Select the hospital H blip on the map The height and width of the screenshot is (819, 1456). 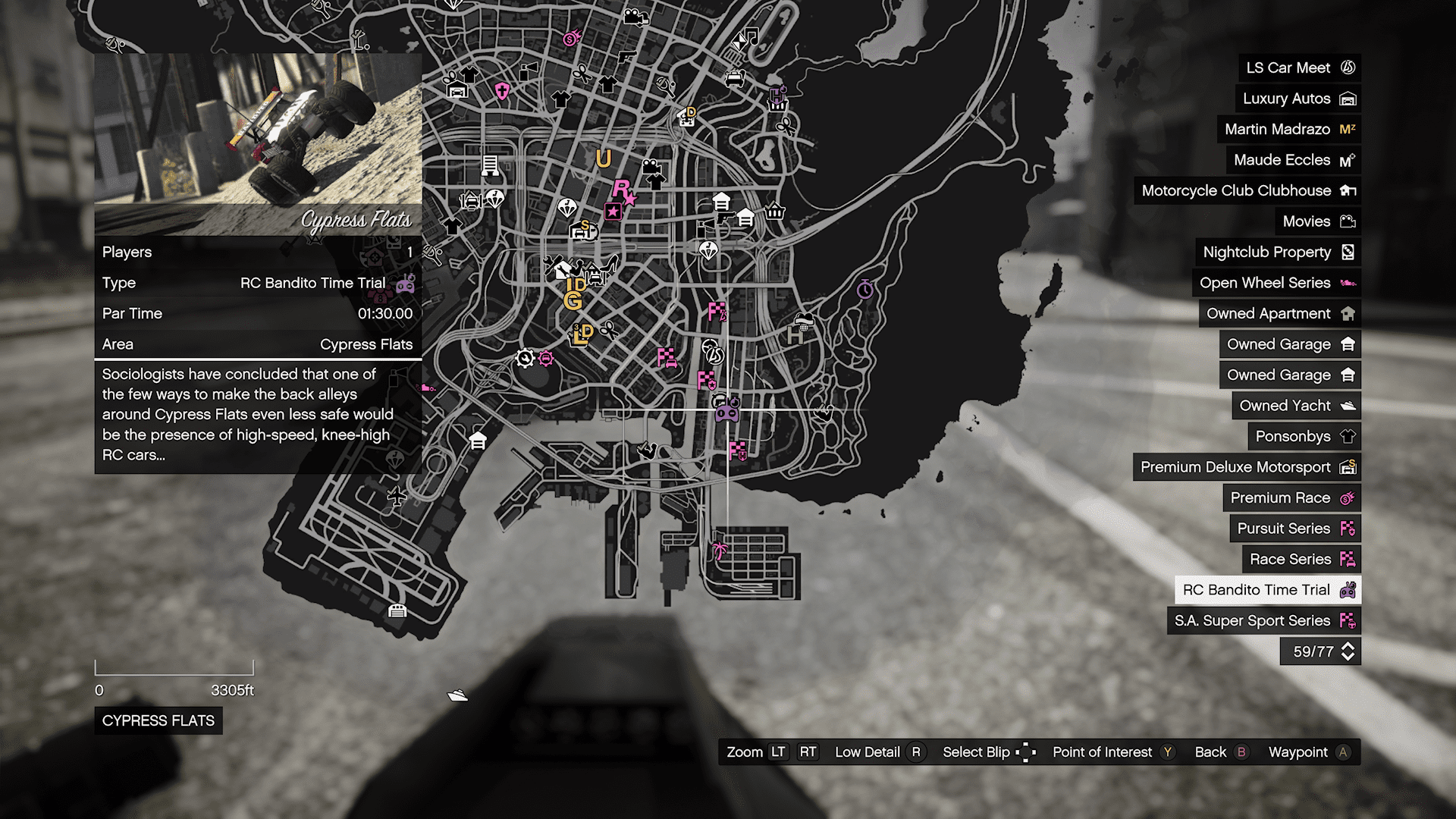pos(795,336)
